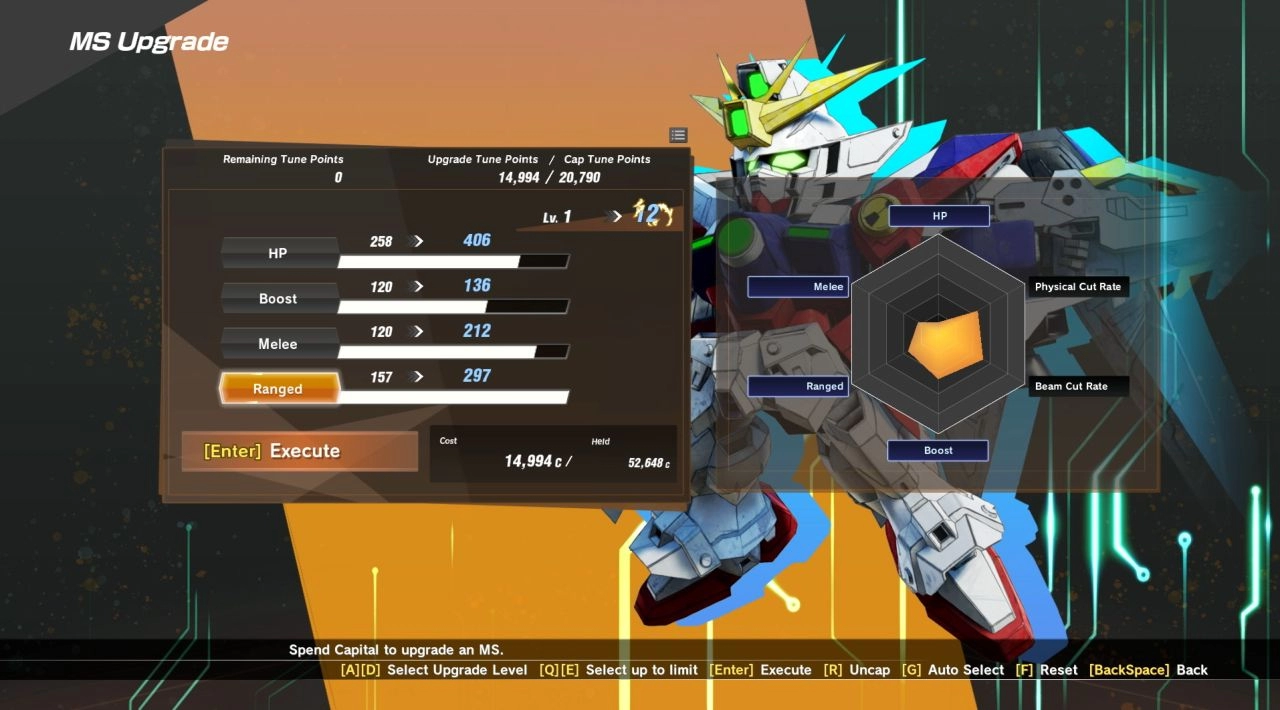Click the highlighted Ranged stat button
Screen dimensions: 1280x710
pyautogui.click(x=278, y=389)
